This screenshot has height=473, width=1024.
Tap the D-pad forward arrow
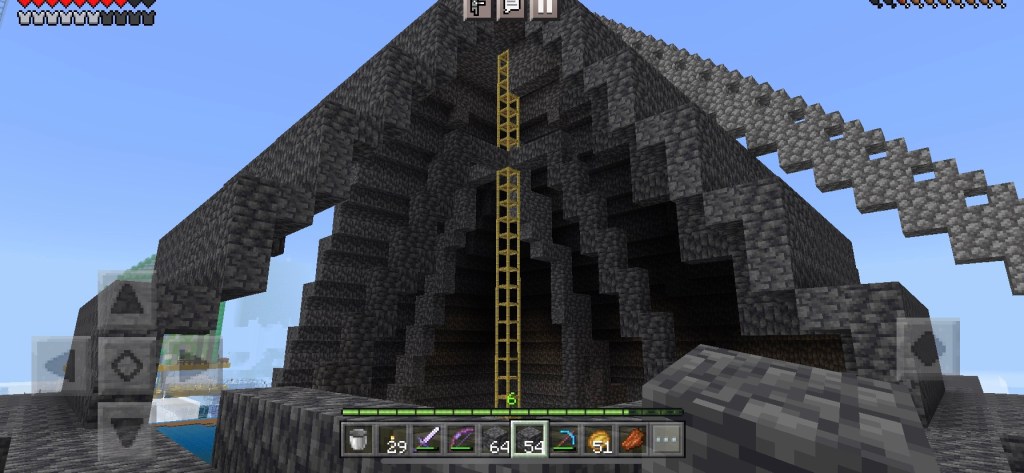pyautogui.click(x=126, y=300)
